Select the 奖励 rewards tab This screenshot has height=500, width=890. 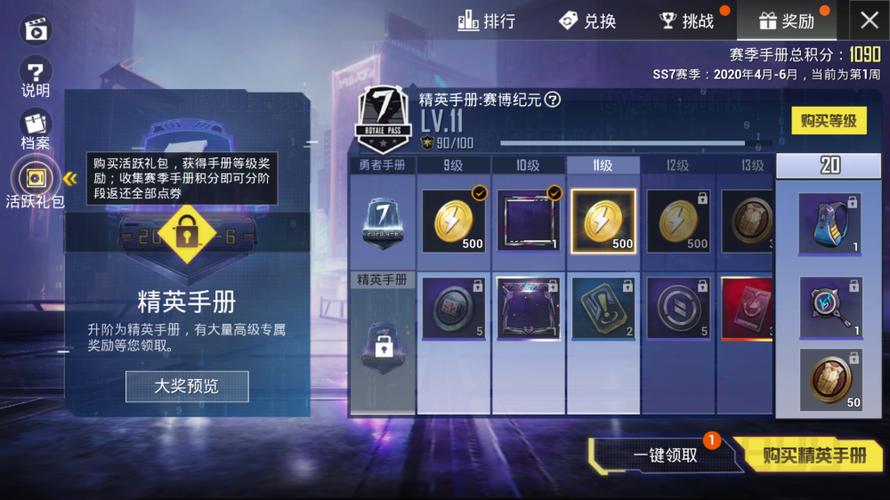pyautogui.click(x=786, y=21)
